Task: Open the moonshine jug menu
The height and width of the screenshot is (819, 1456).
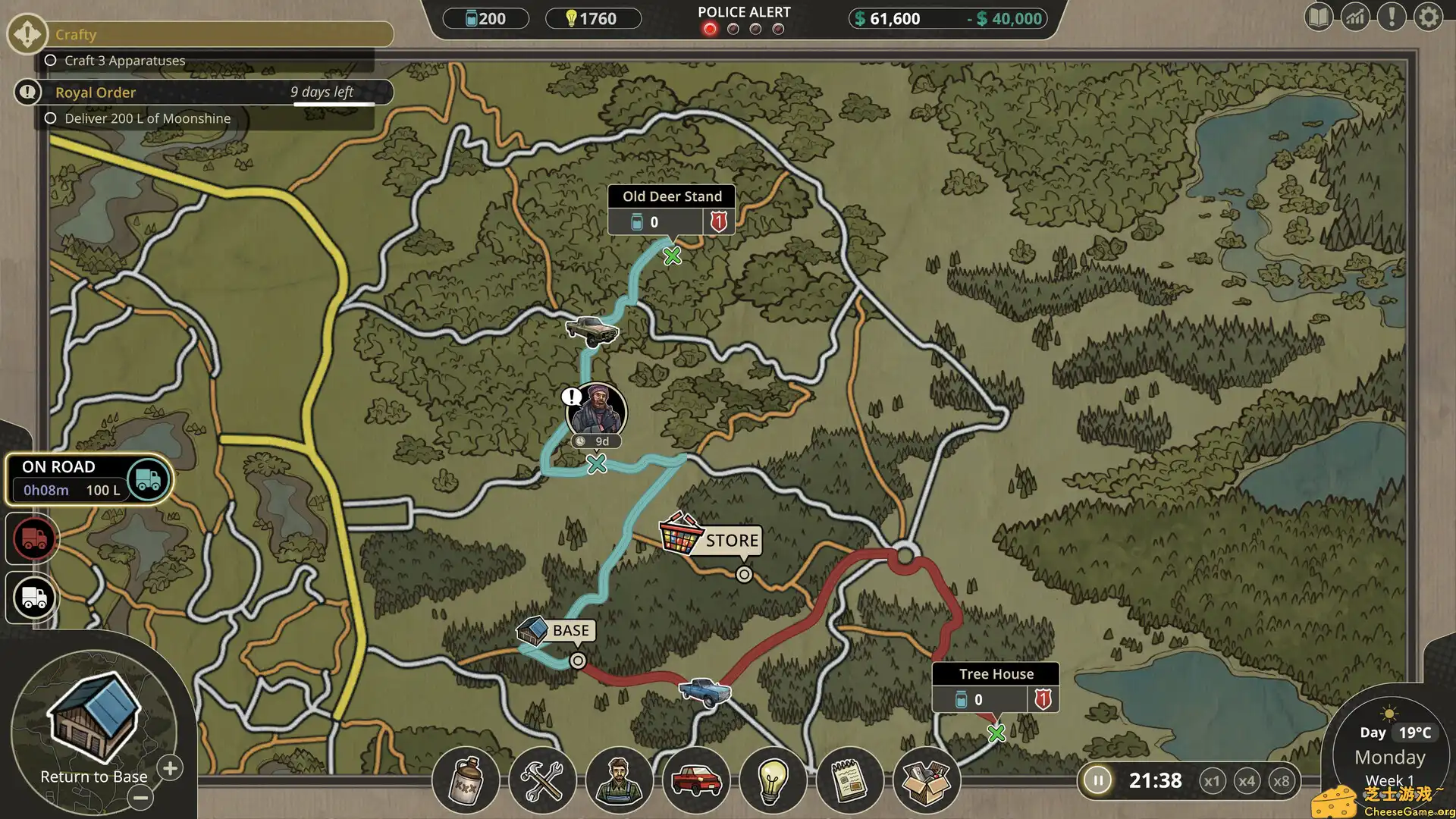Action: 466,781
